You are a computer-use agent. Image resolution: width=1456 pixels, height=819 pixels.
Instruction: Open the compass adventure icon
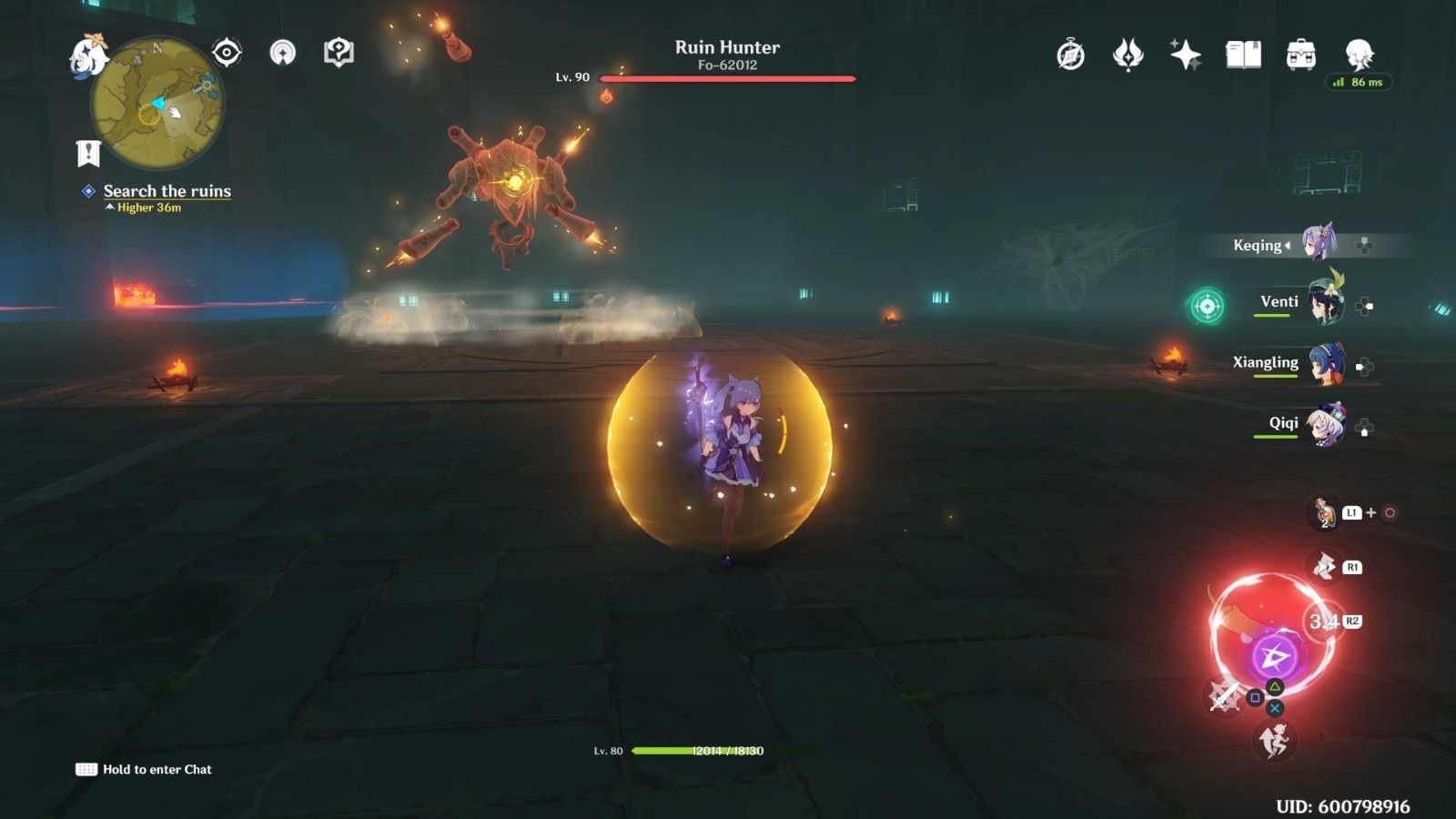click(x=1071, y=55)
